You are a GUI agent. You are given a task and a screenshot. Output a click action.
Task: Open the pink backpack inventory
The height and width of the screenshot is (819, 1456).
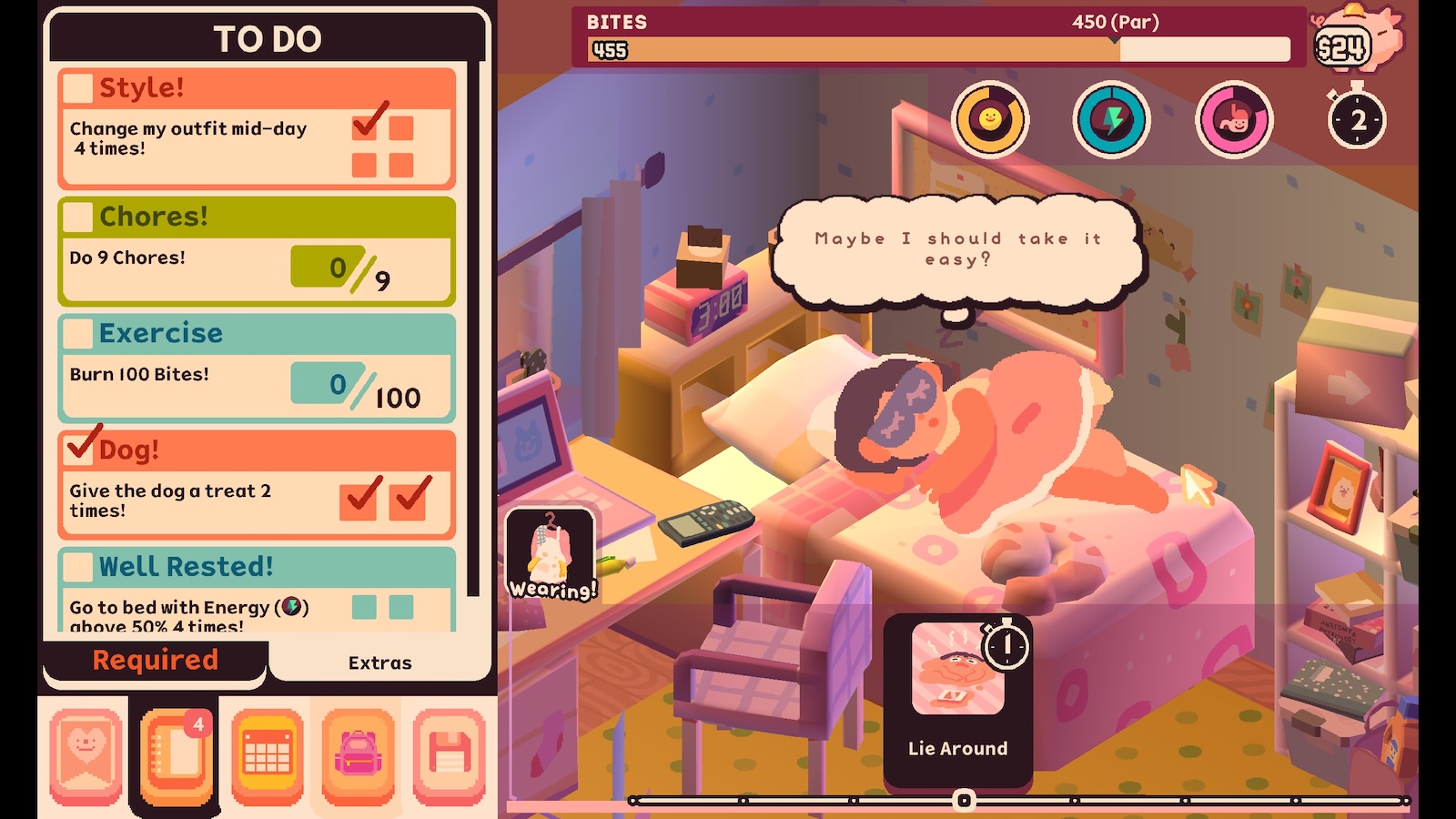[359, 755]
